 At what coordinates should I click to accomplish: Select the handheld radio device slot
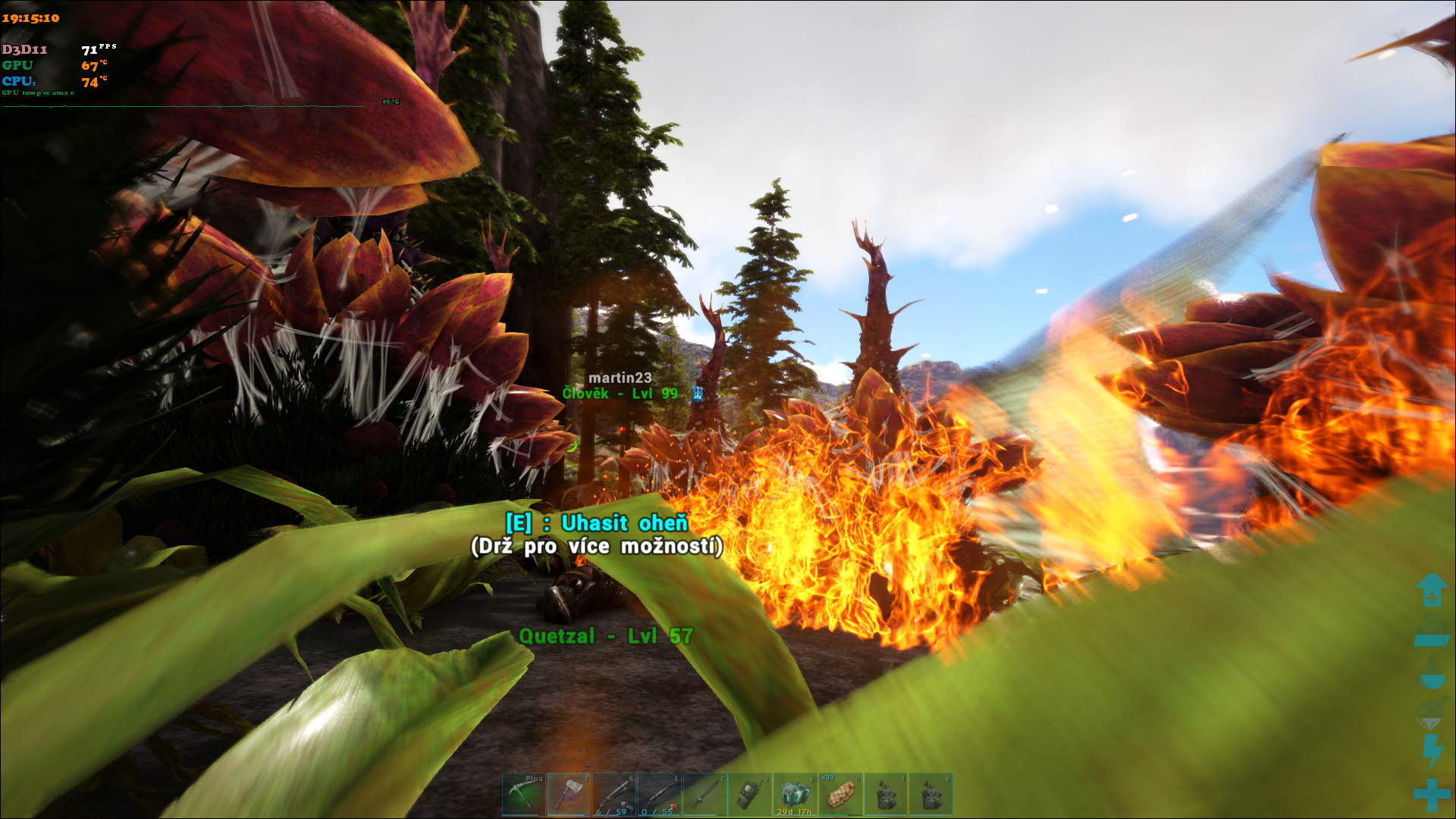click(749, 794)
